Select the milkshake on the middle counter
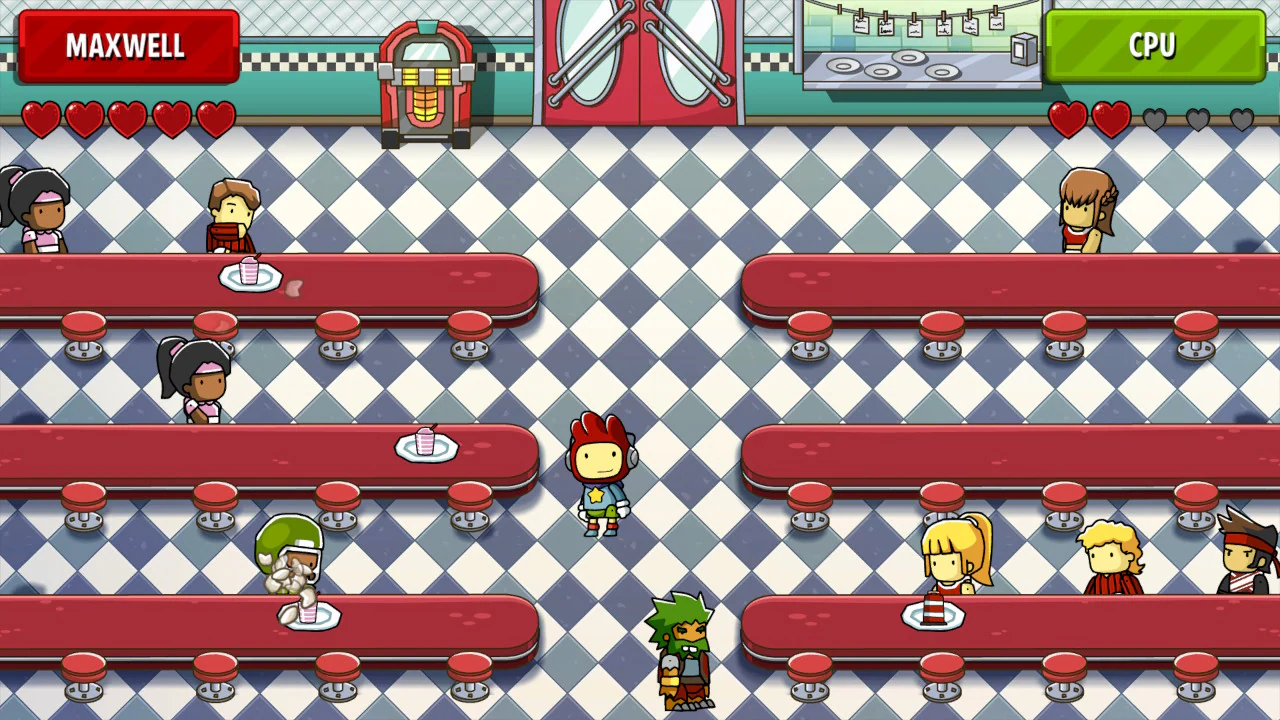The height and width of the screenshot is (720, 1280). pos(426,440)
